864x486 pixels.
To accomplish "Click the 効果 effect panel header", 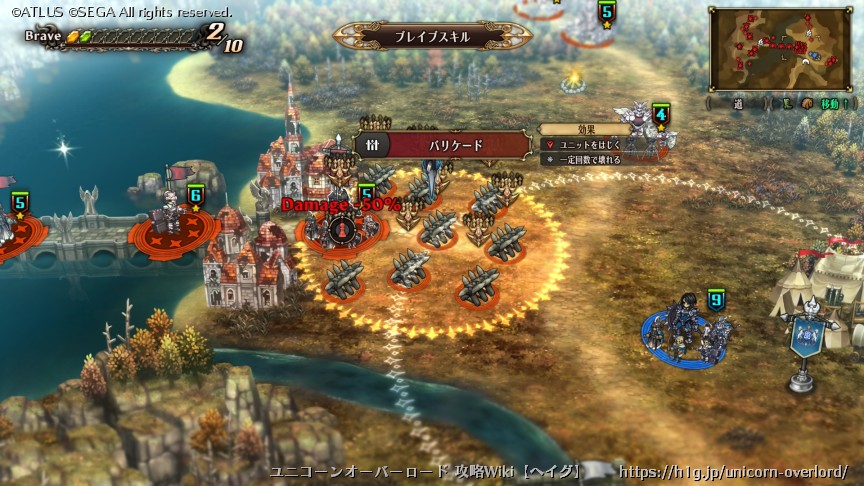I will [x=587, y=129].
